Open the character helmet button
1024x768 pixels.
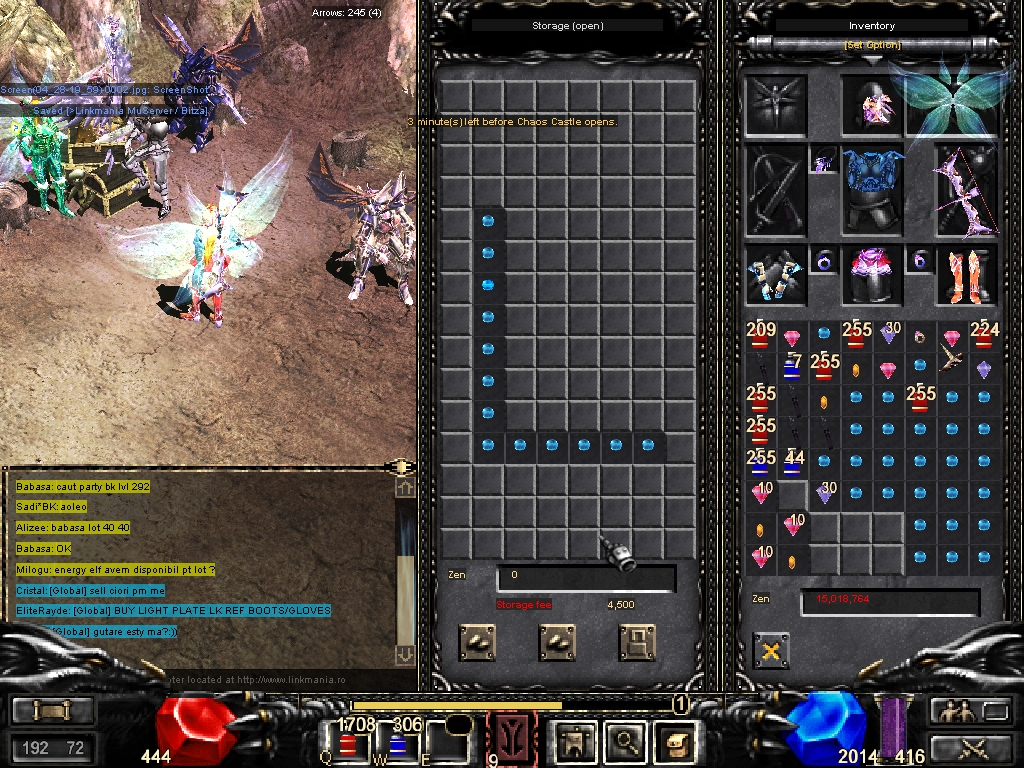[577, 741]
